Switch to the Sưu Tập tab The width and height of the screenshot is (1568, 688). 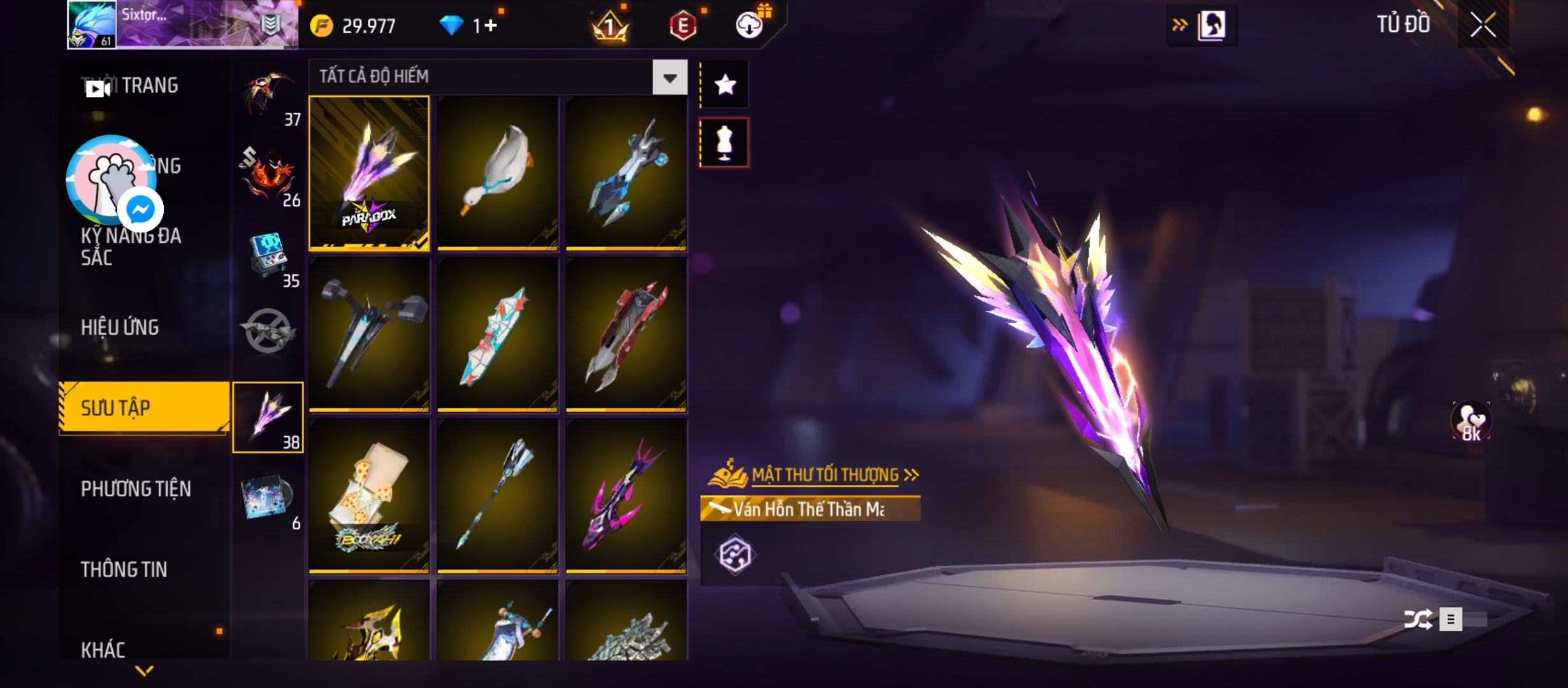[x=144, y=408]
